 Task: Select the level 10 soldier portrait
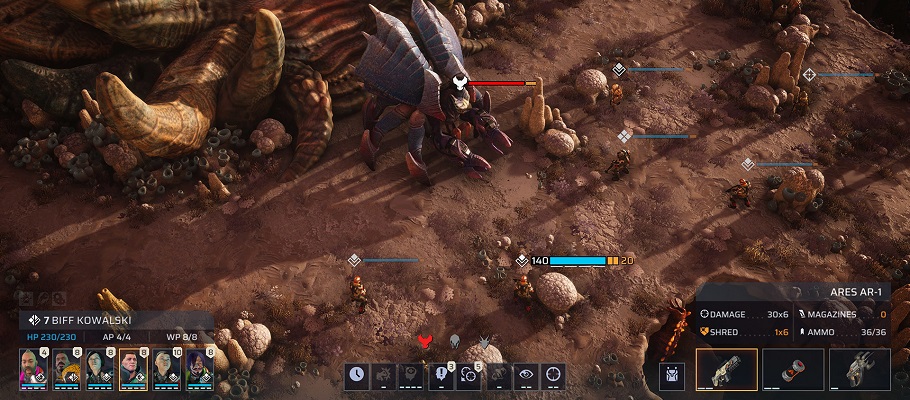coord(166,368)
